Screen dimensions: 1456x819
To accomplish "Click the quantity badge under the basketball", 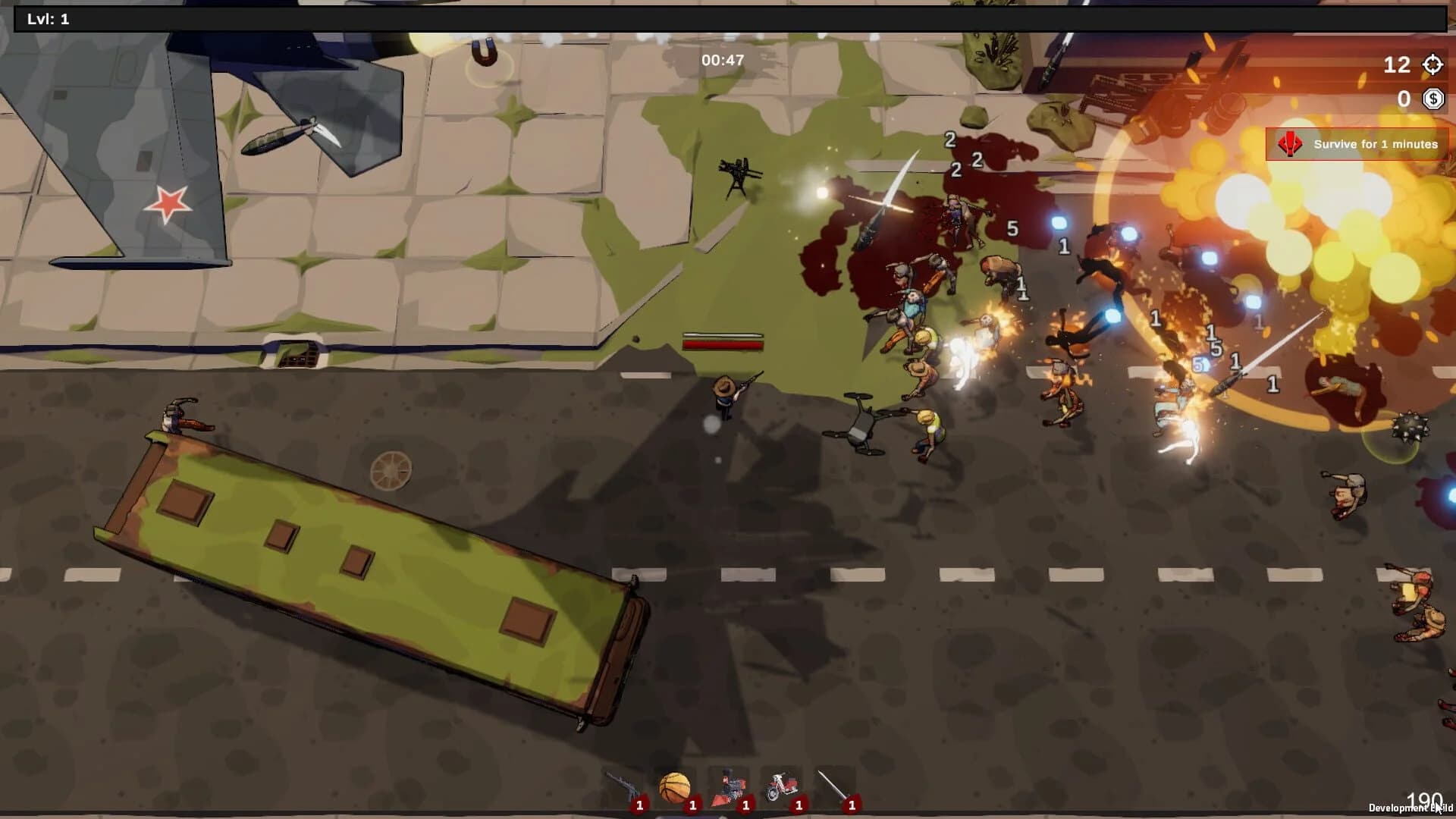I will point(693,806).
